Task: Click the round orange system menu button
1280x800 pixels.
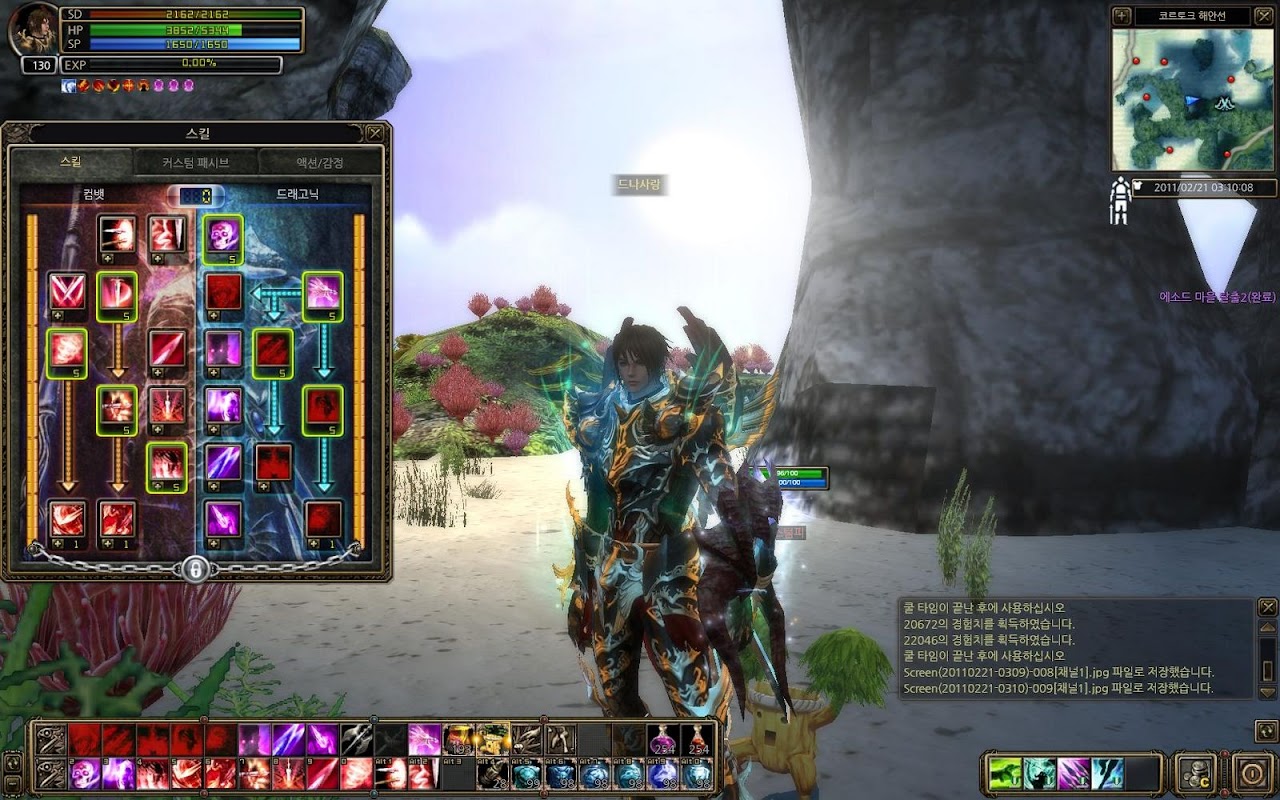Action: (x=1251, y=773)
